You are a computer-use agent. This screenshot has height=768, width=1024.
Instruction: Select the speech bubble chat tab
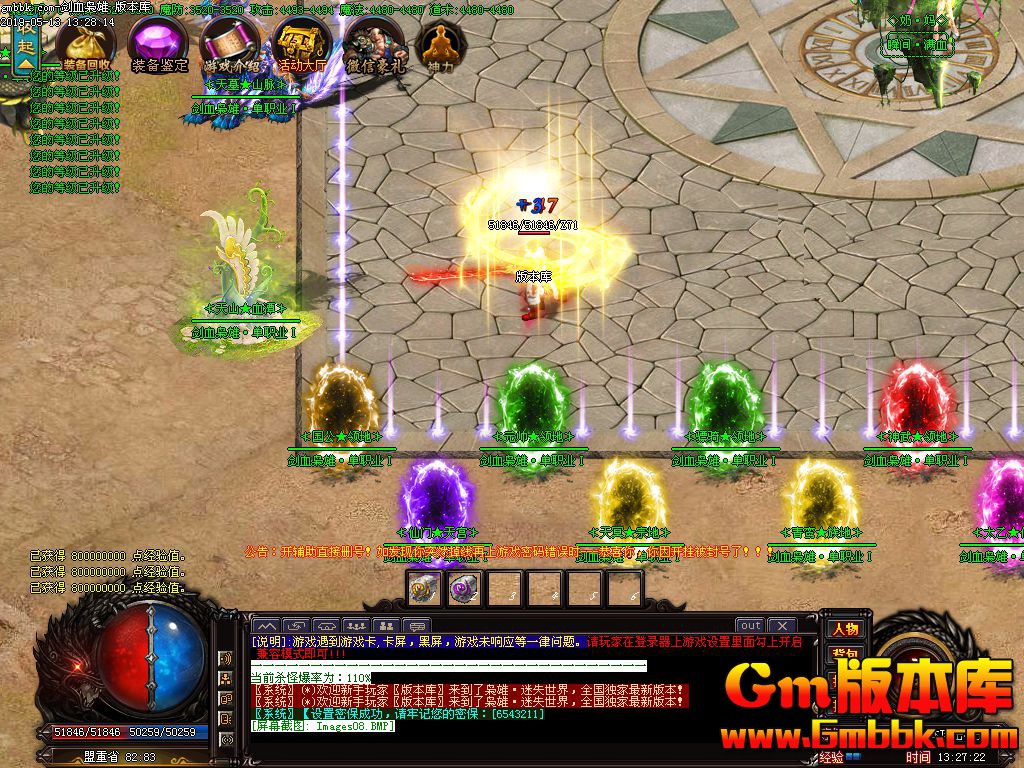click(417, 626)
